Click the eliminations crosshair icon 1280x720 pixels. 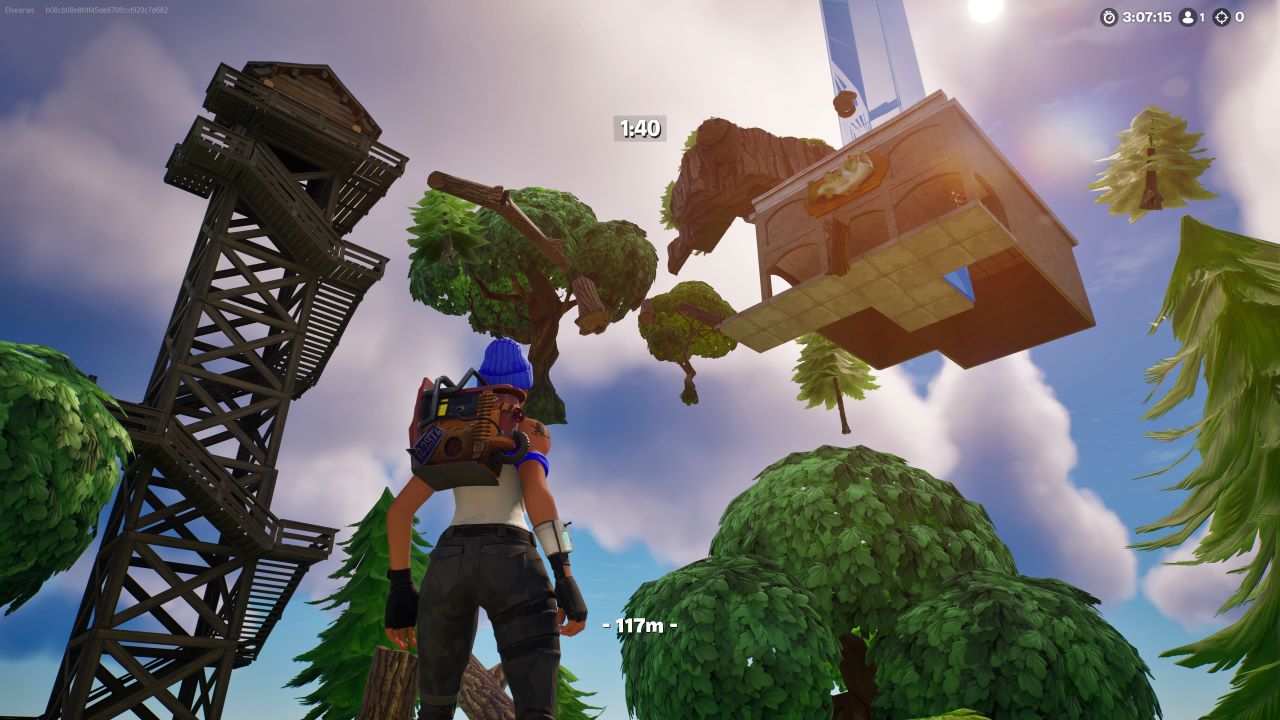[1222, 17]
